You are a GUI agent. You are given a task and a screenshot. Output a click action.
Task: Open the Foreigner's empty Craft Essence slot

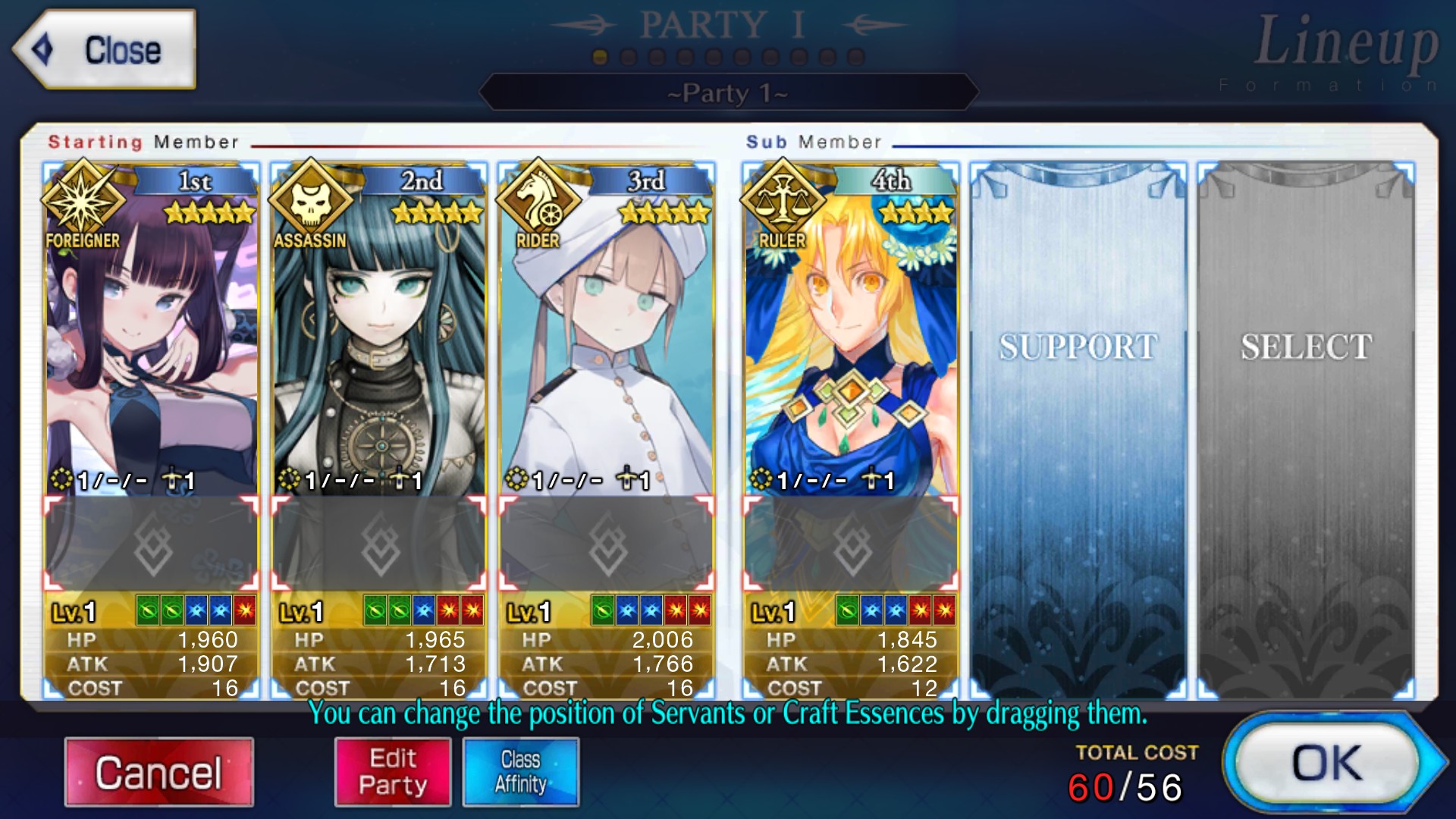(x=152, y=544)
